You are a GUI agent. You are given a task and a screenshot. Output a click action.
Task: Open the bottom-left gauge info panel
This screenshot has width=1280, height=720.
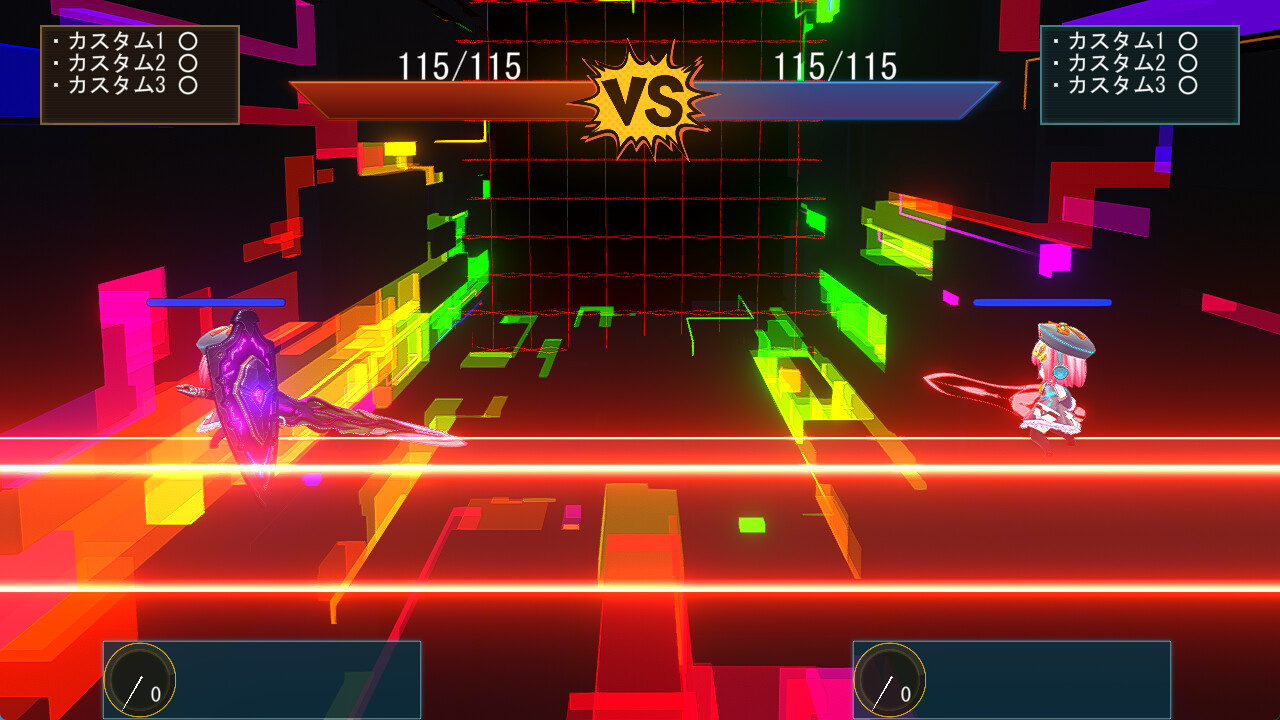(260, 680)
